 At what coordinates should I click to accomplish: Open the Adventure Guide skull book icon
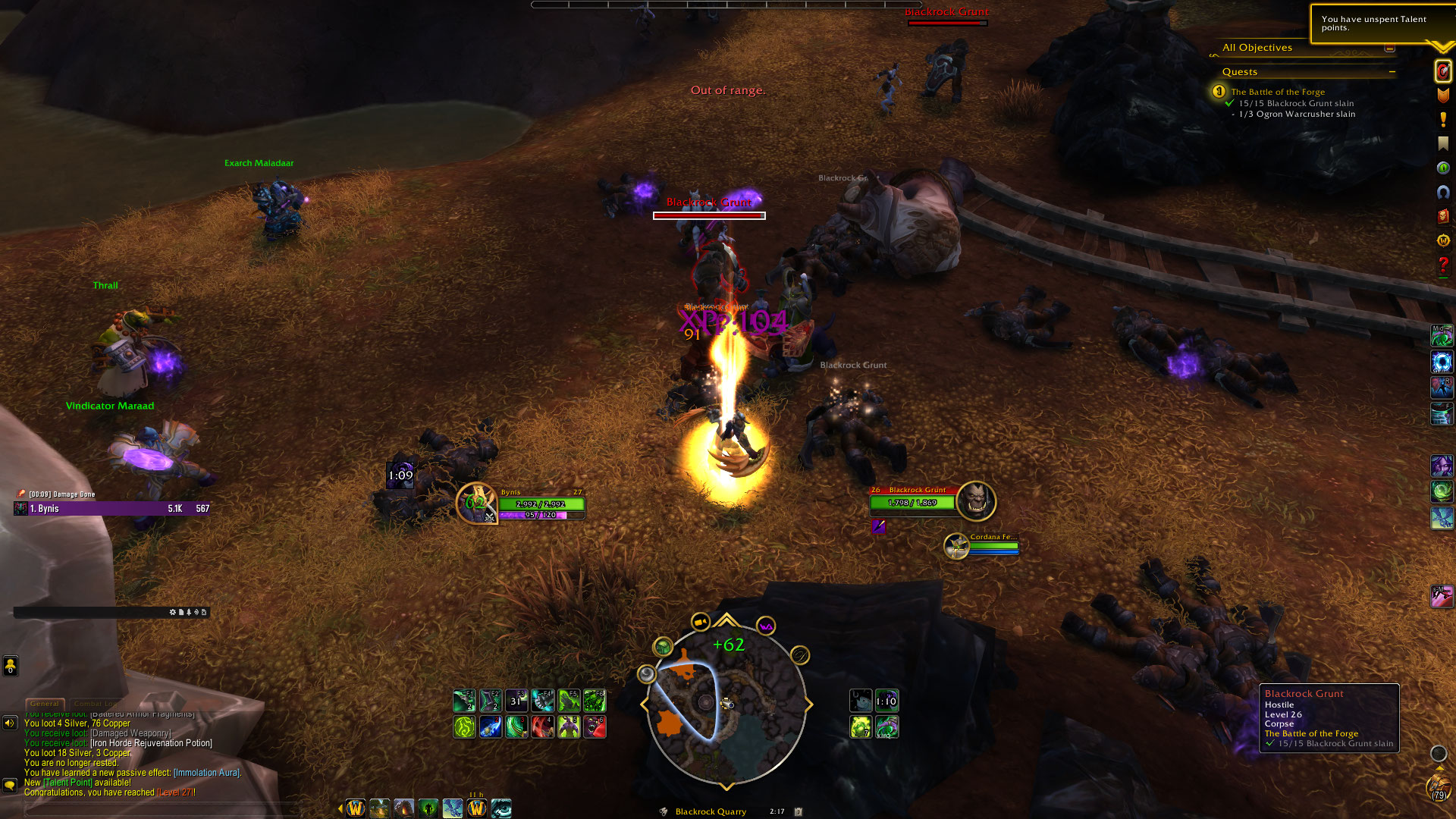(1442, 216)
